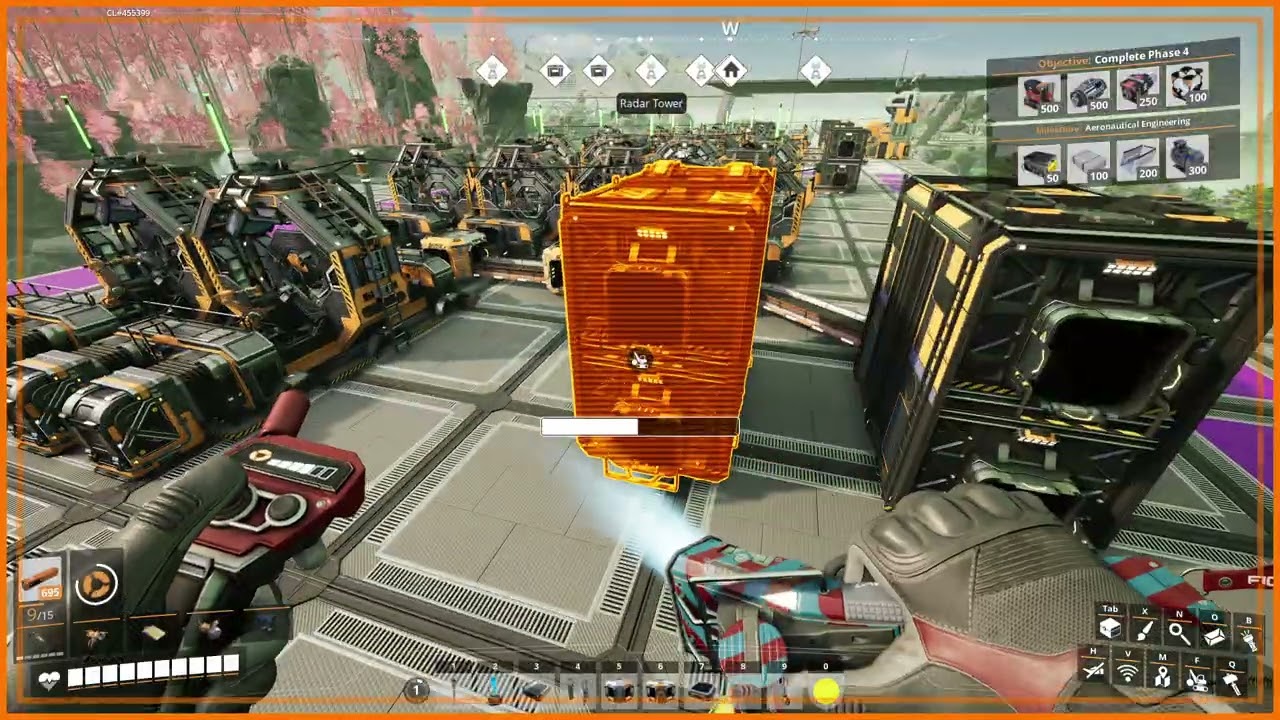Screen dimensions: 1280x720
Task: Open the map pin icon
Action: click(x=1162, y=676)
